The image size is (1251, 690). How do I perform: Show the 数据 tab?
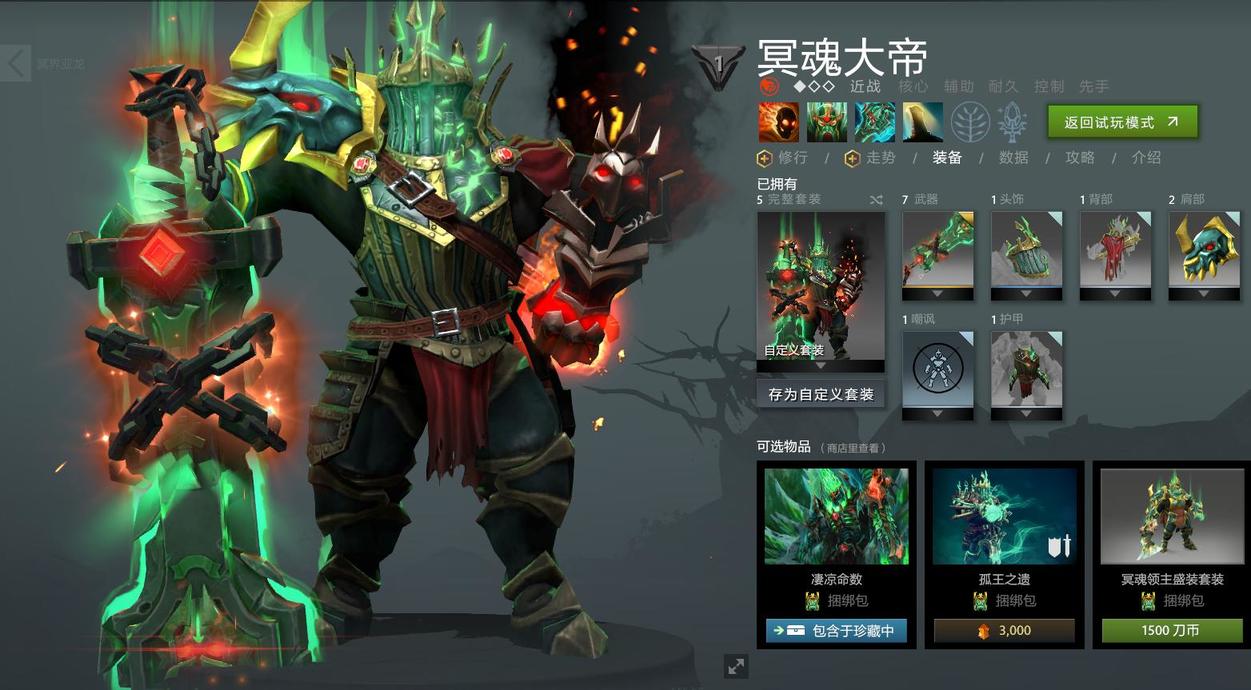tap(1013, 158)
